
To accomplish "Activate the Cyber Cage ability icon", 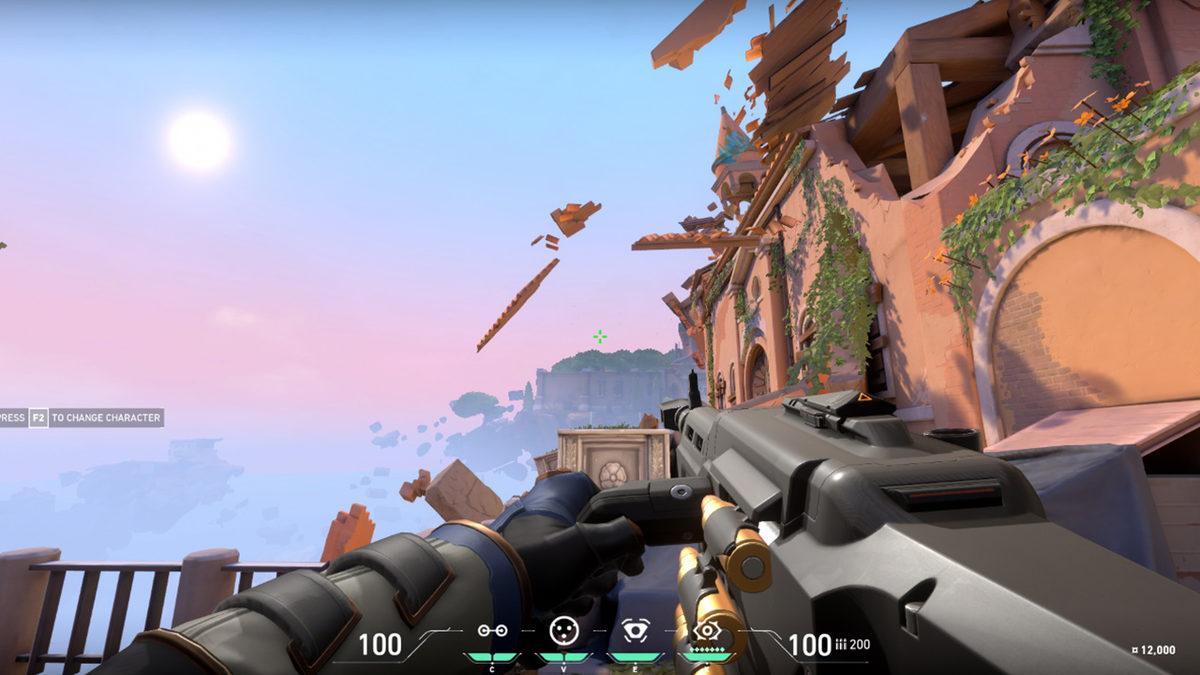I will point(563,630).
